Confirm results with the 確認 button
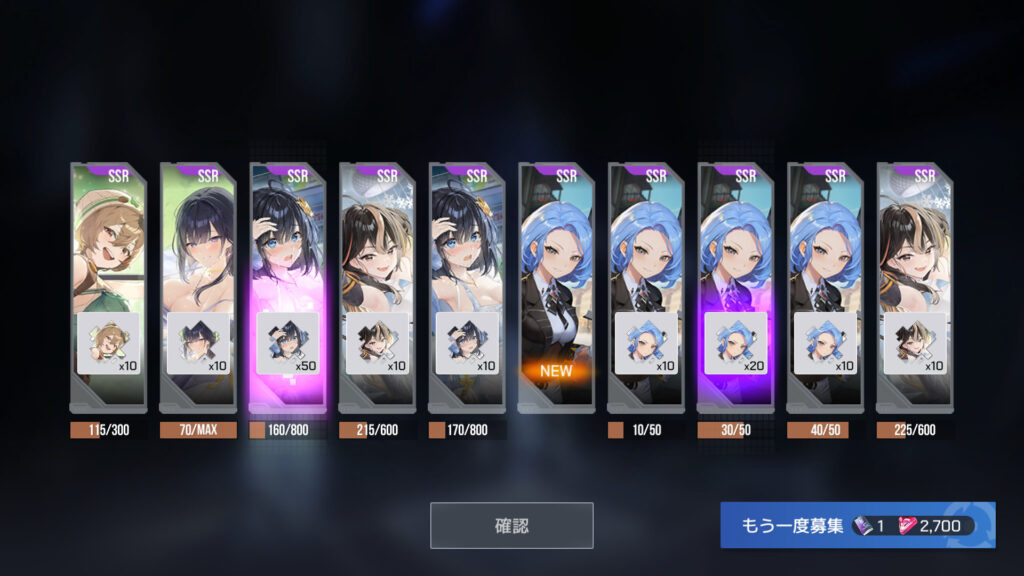 coord(511,525)
